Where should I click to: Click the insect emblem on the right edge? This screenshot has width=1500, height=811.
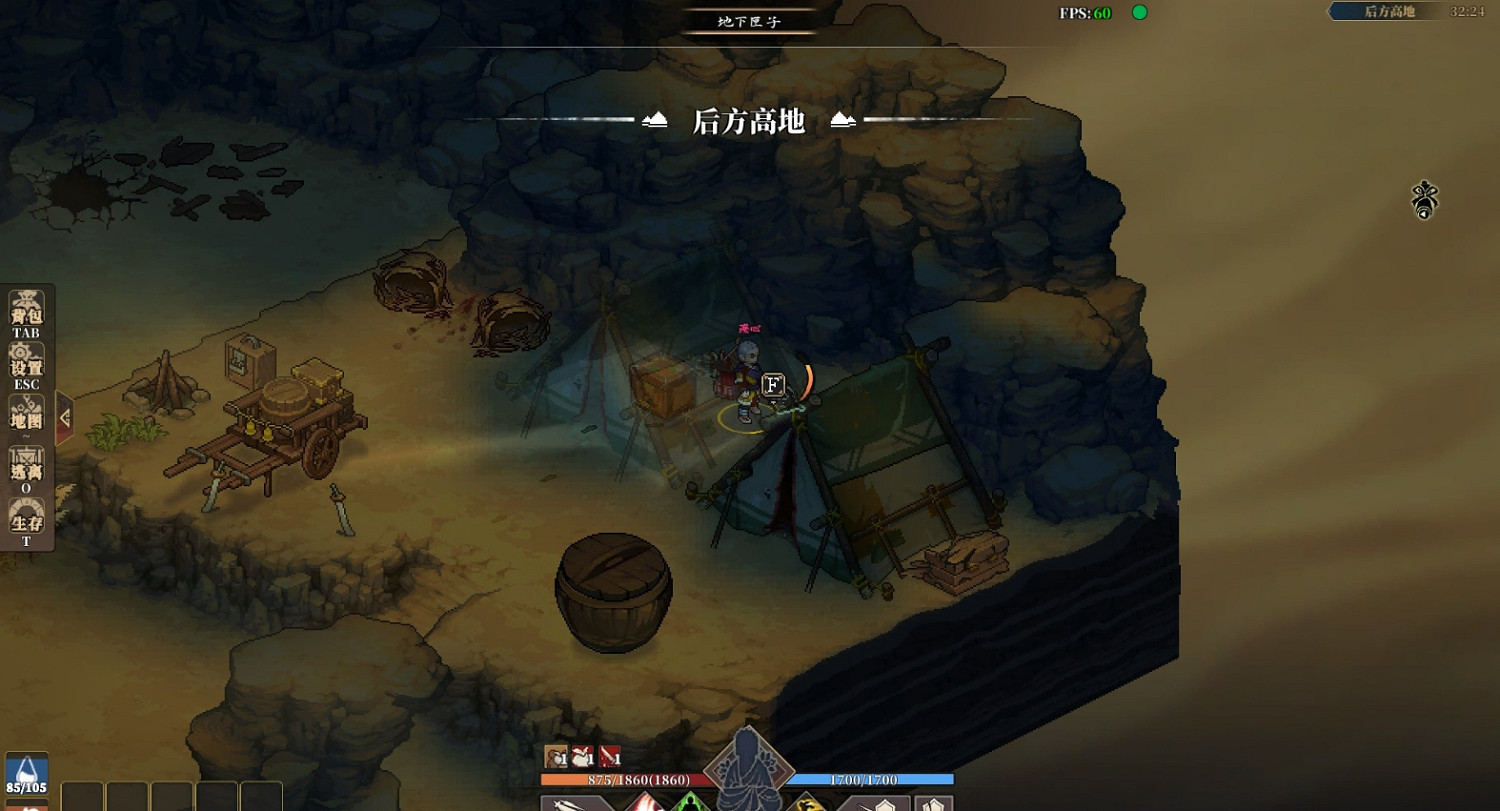point(1423,200)
